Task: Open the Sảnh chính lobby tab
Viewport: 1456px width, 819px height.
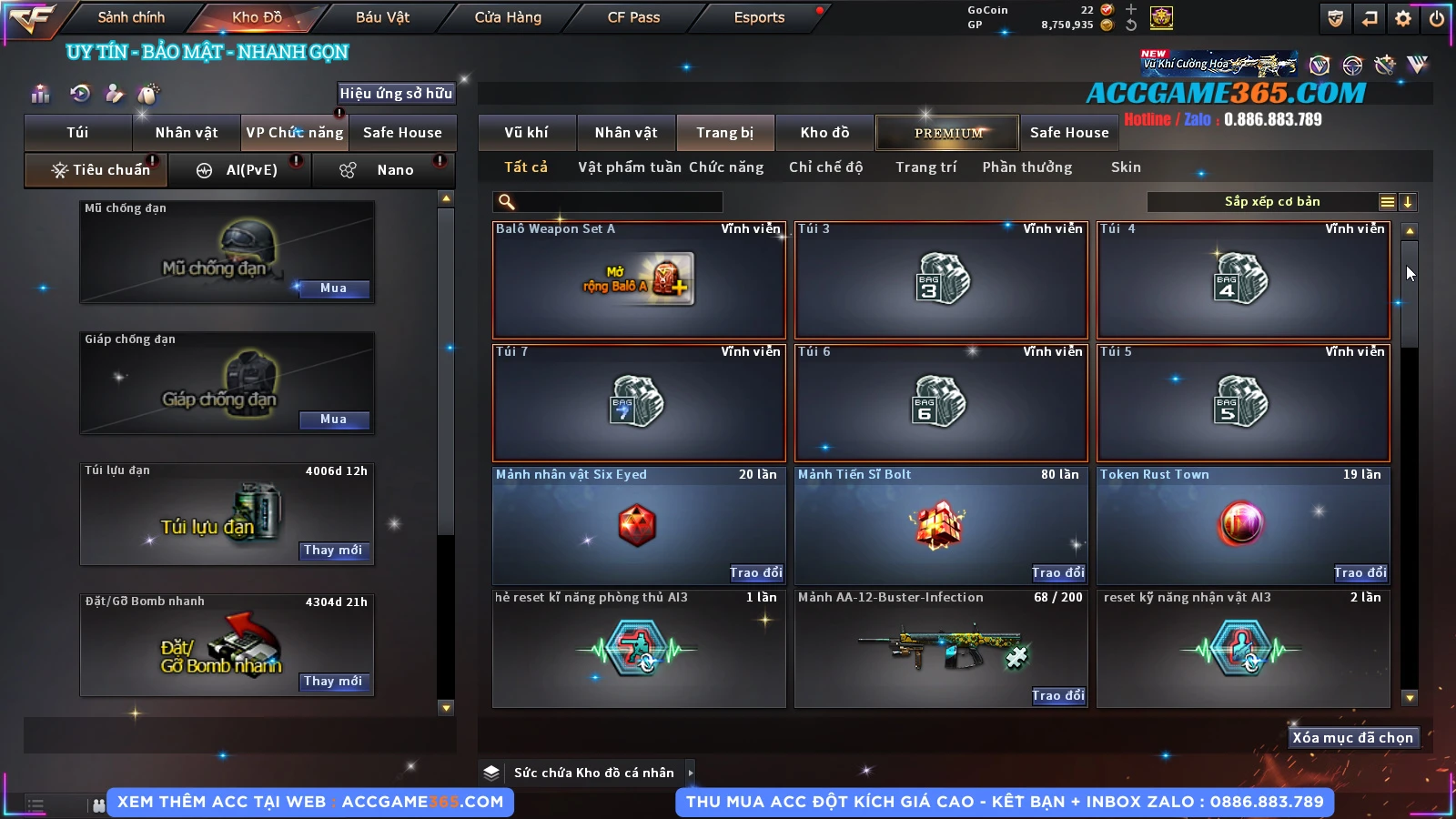Action: tap(131, 17)
